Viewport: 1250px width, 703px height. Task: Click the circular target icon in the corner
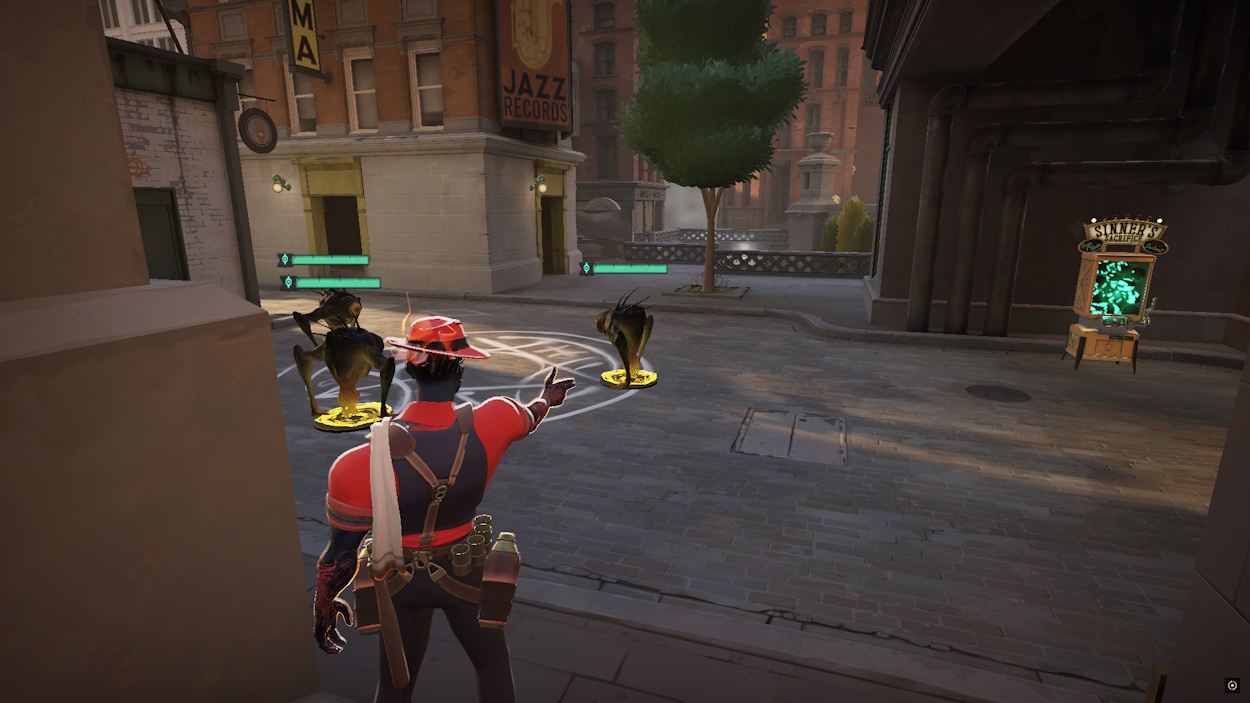click(1232, 685)
